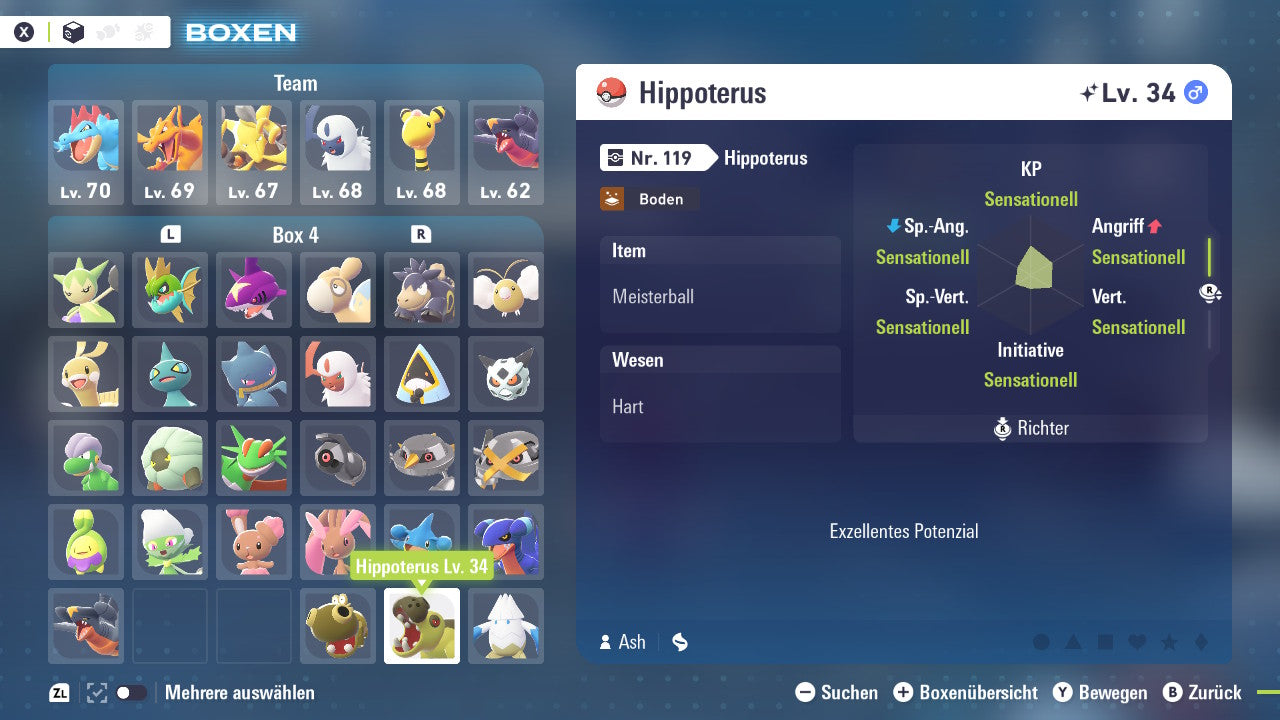Select the highlighted Hippoterus thumbnail

(421, 625)
